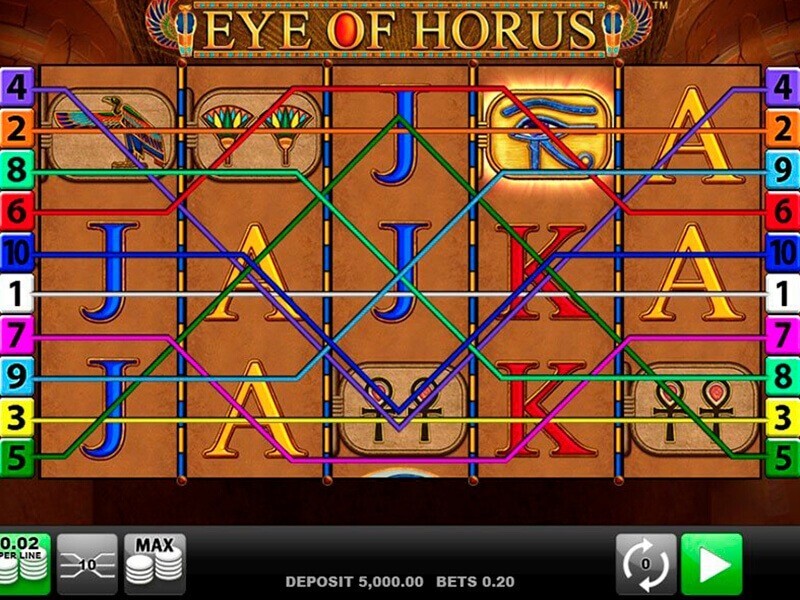Change the number of paylines

pos(87,564)
